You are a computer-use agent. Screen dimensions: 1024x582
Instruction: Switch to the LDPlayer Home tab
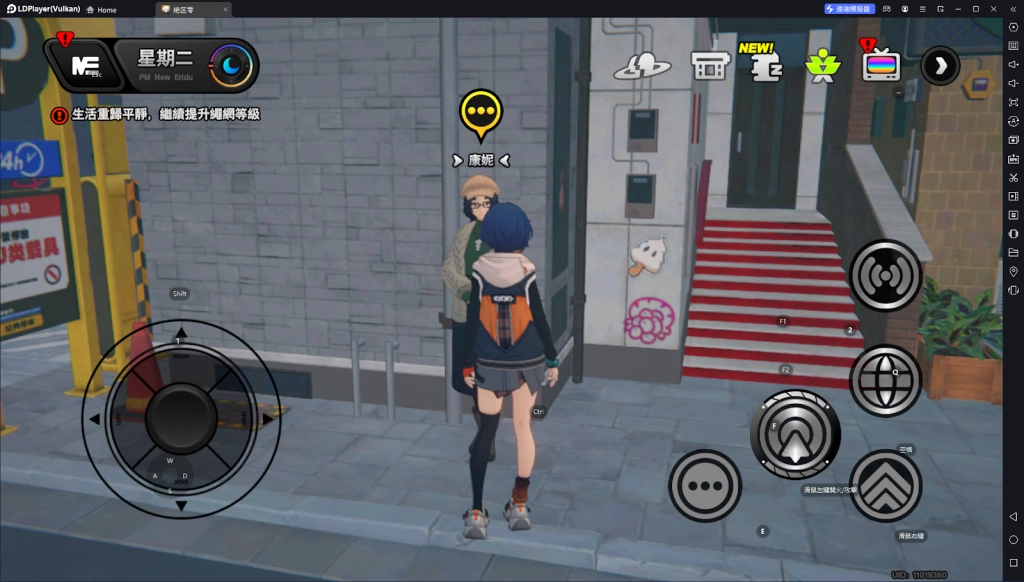pos(101,9)
